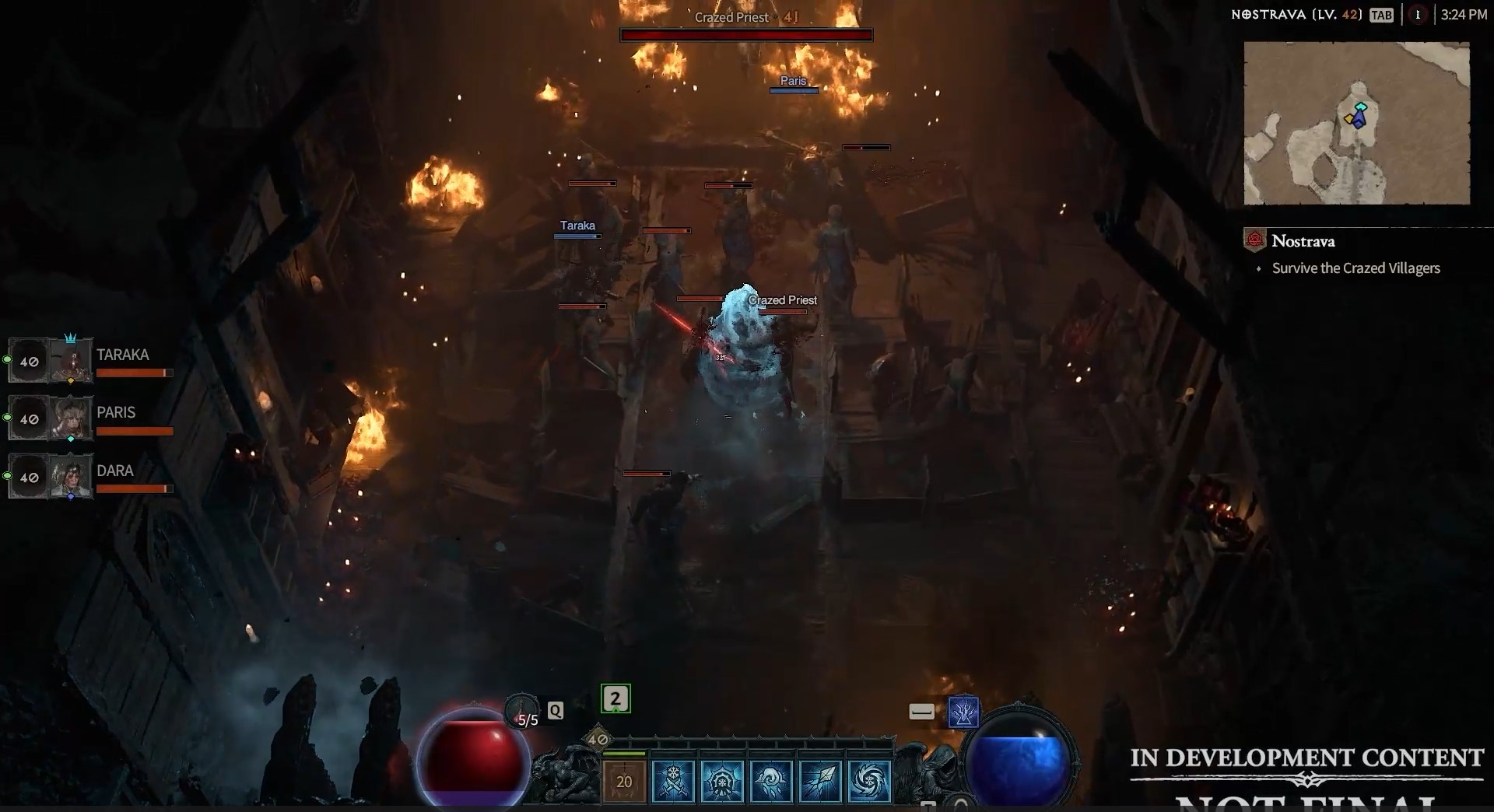1494x812 pixels.
Task: Click the basic attack slot showing 20
Action: click(x=624, y=782)
